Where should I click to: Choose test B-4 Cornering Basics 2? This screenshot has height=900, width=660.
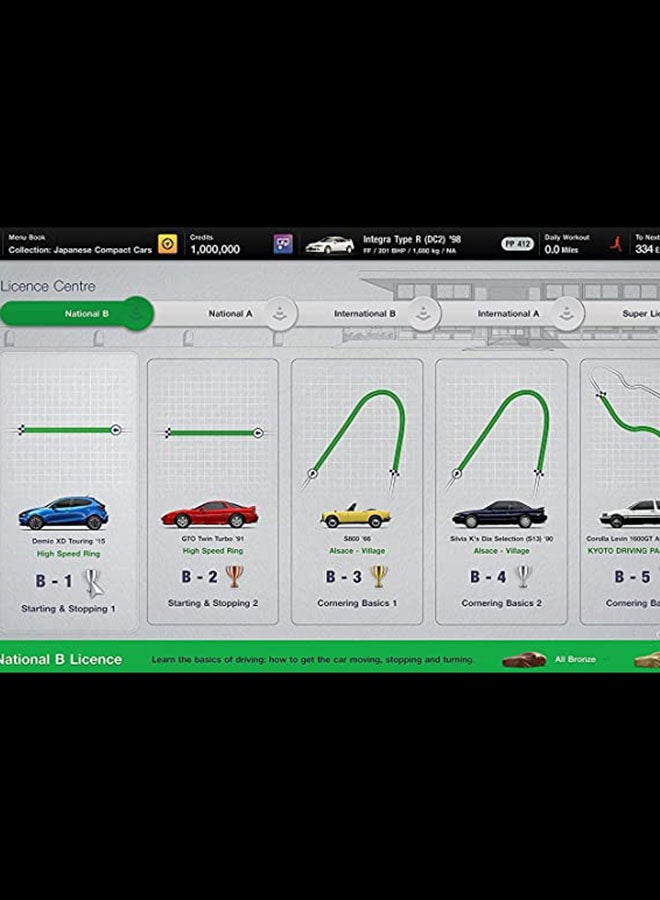501,490
